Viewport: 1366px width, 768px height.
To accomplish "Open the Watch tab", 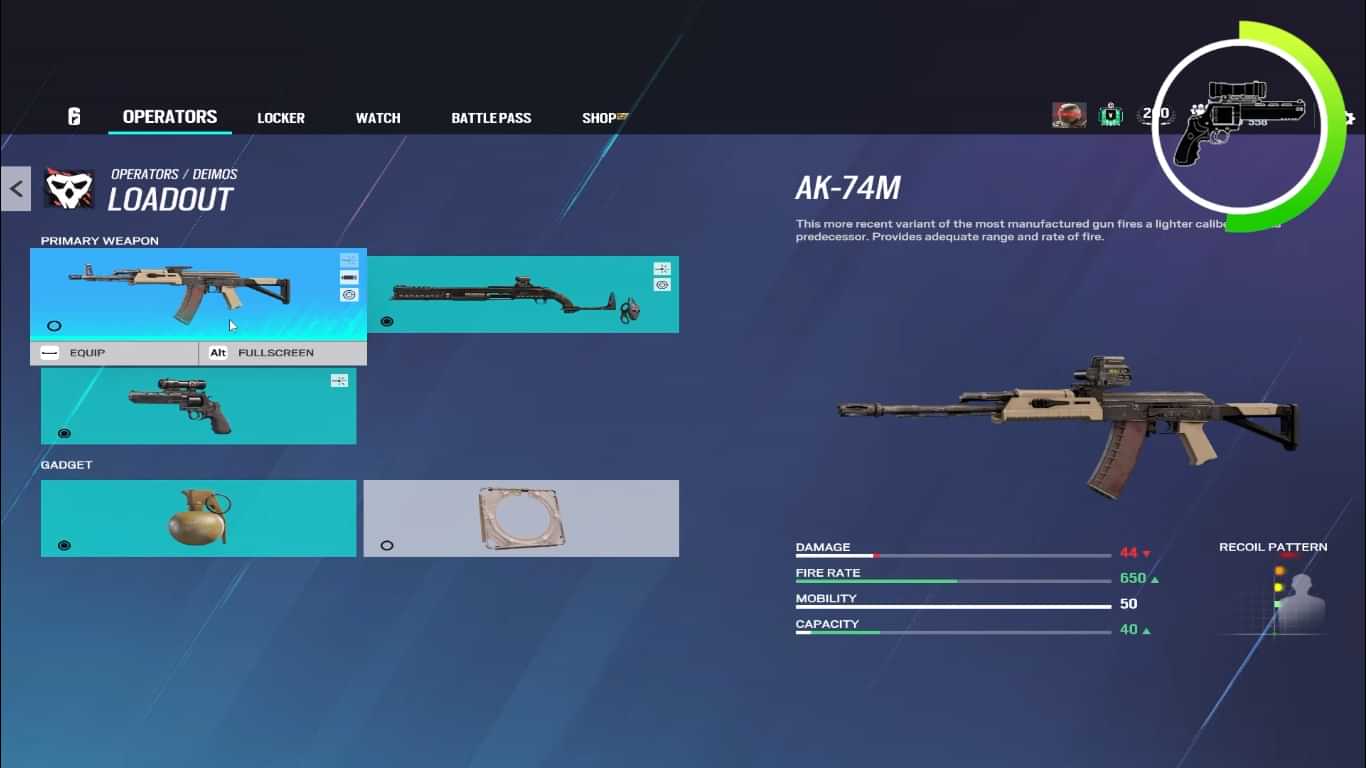I will [x=378, y=118].
